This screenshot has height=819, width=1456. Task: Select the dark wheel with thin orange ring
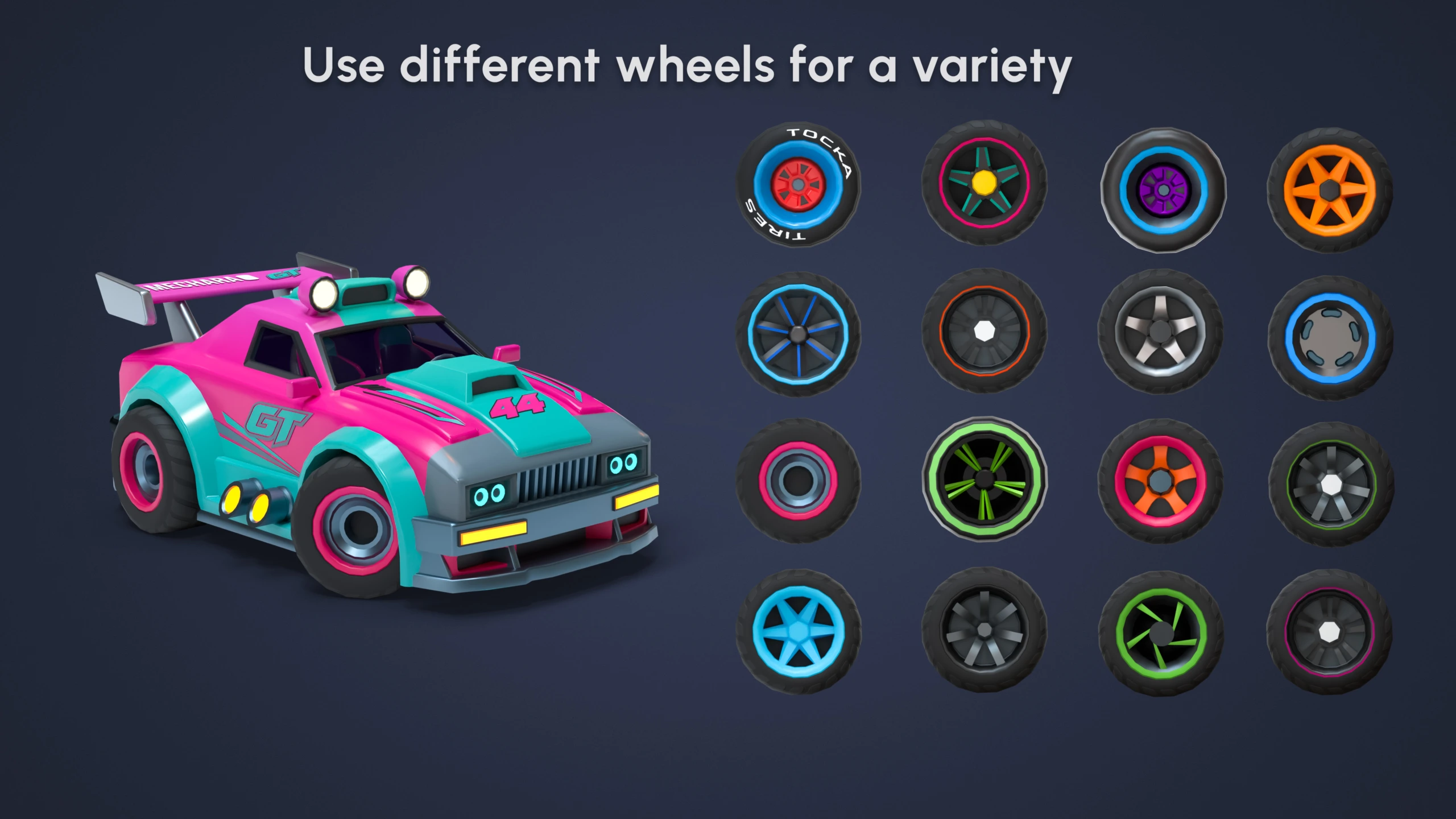tap(984, 331)
